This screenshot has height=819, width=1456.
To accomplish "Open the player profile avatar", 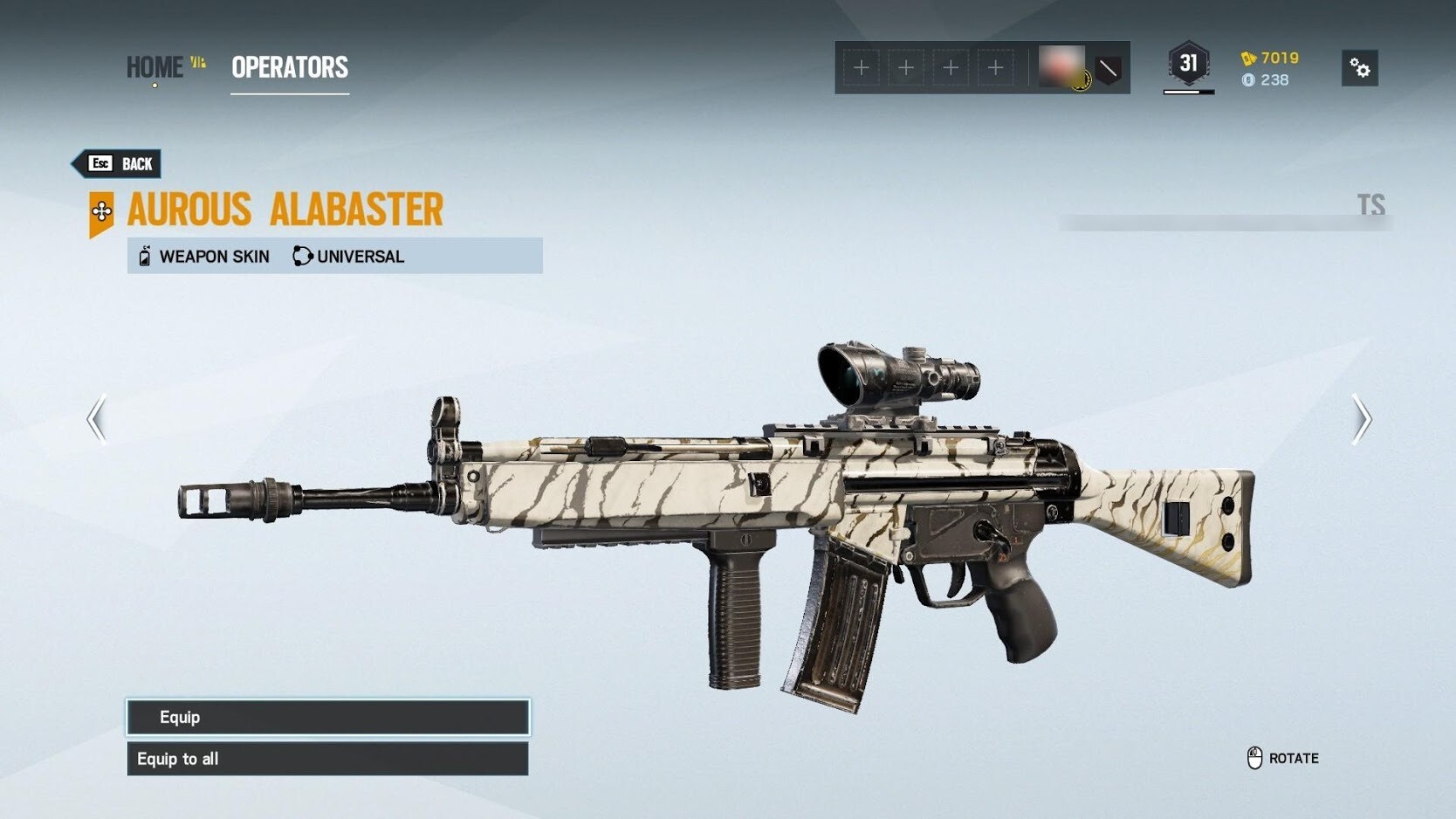I will 1062,67.
